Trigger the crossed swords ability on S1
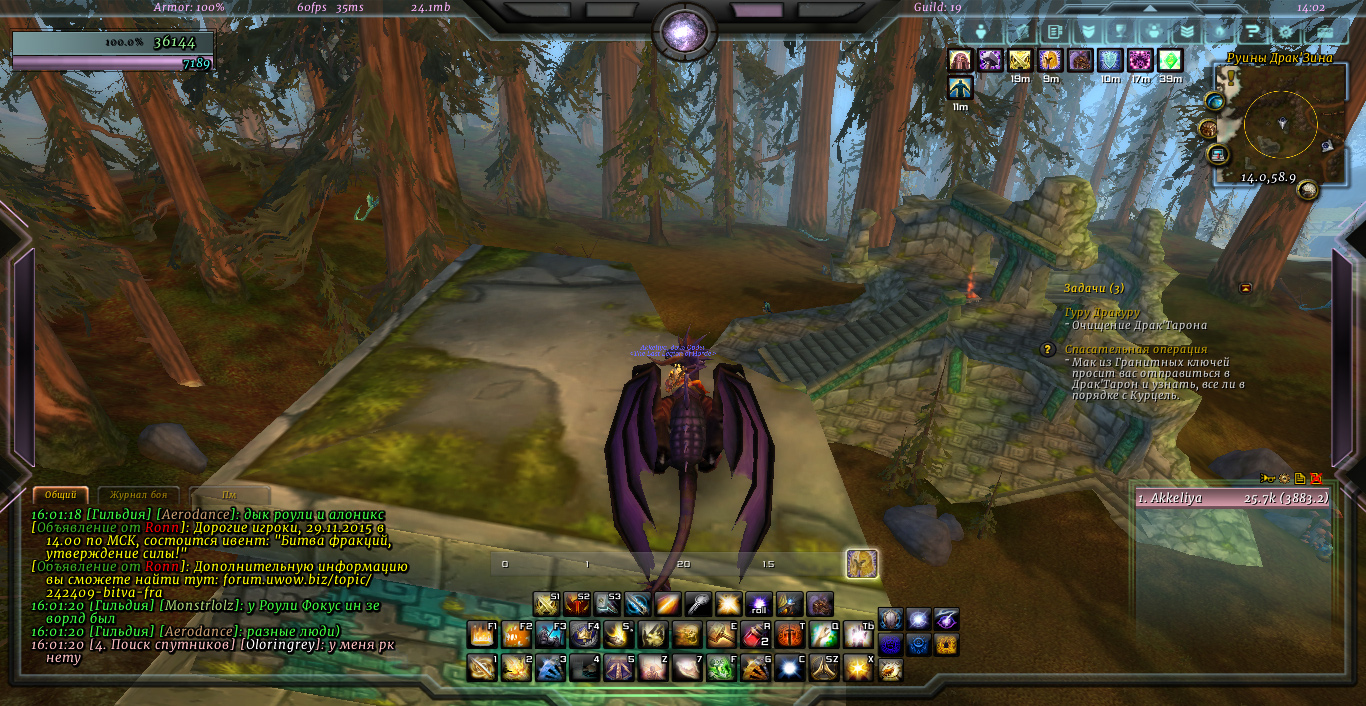Screen dimensions: 1366x706 (x=546, y=604)
